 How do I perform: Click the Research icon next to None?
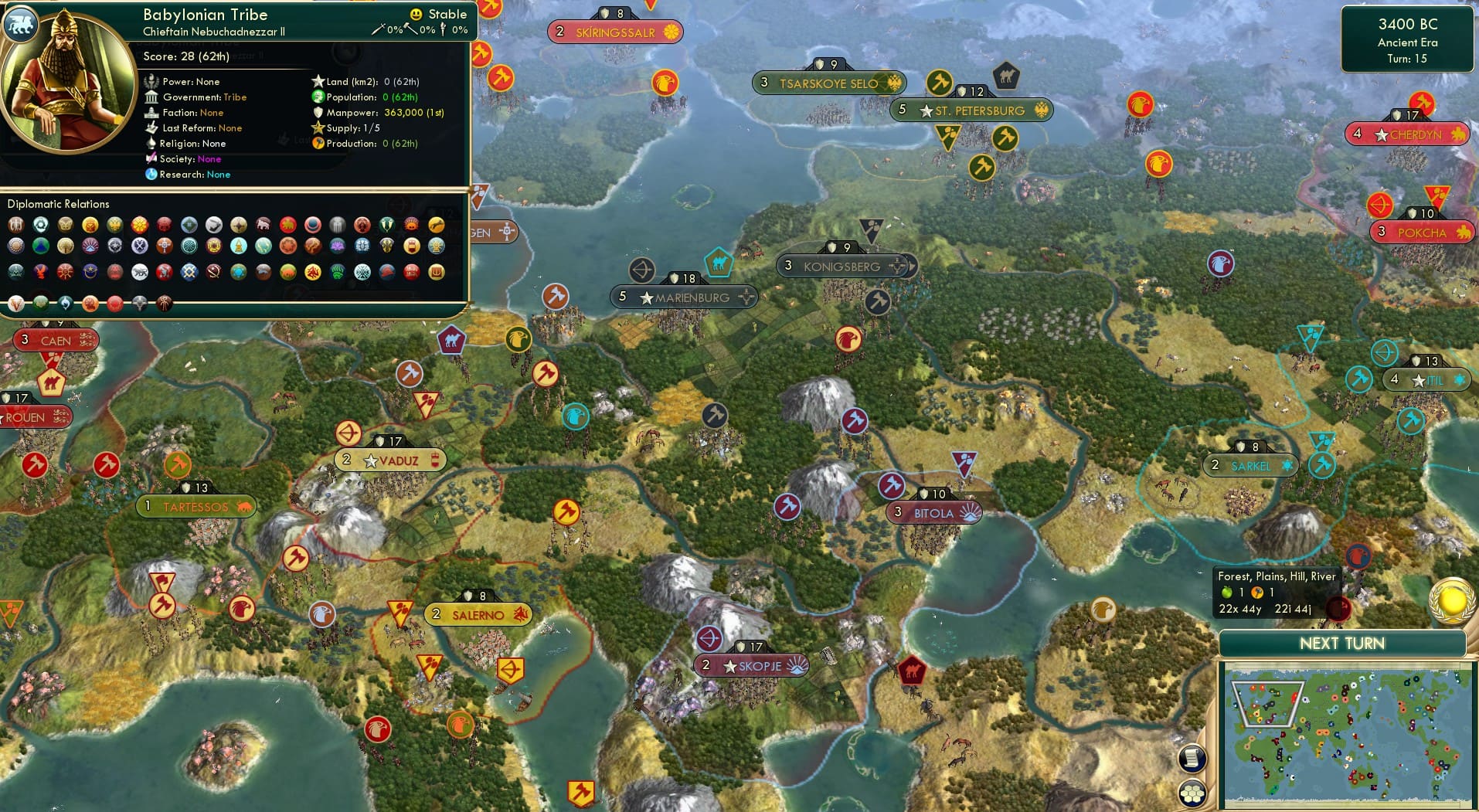click(152, 175)
